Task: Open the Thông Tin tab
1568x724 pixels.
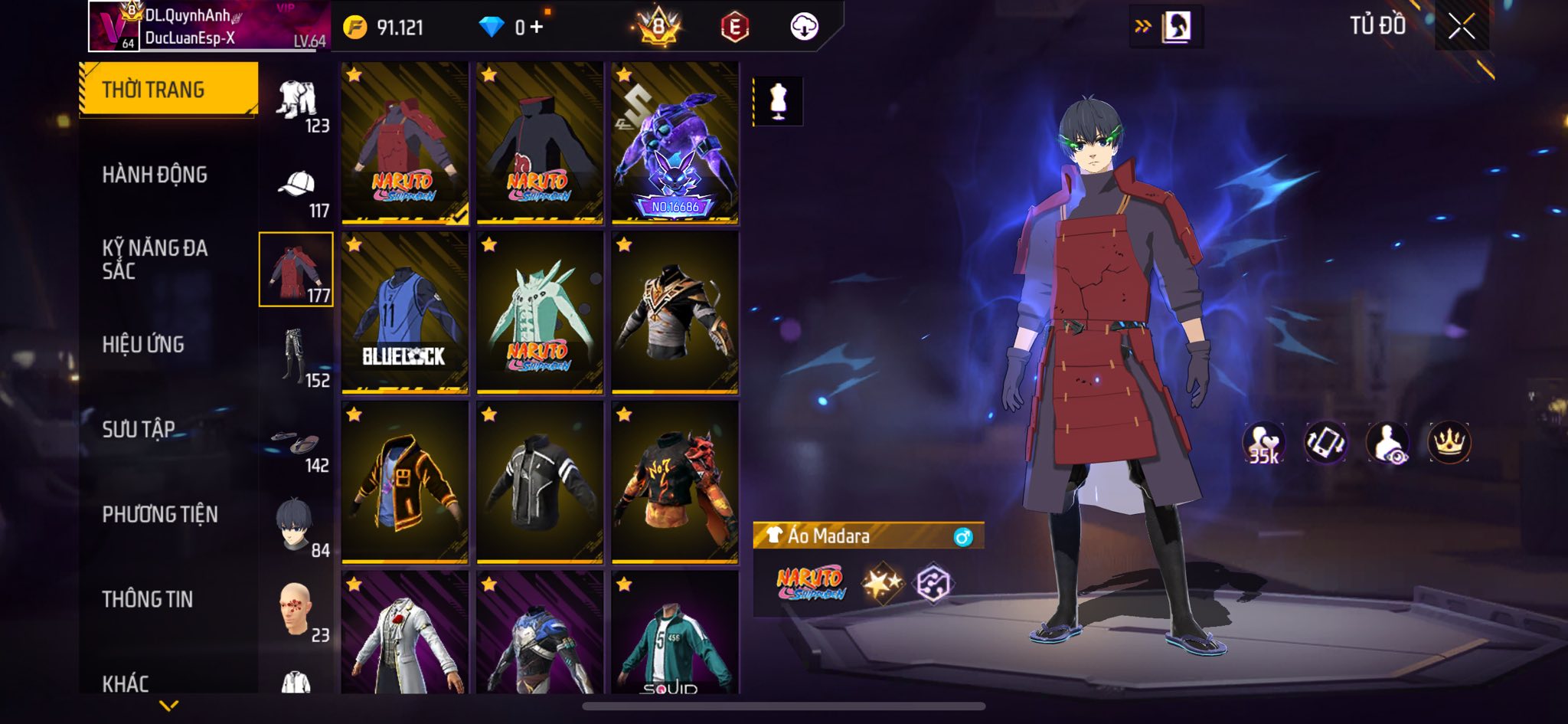Action: (148, 599)
